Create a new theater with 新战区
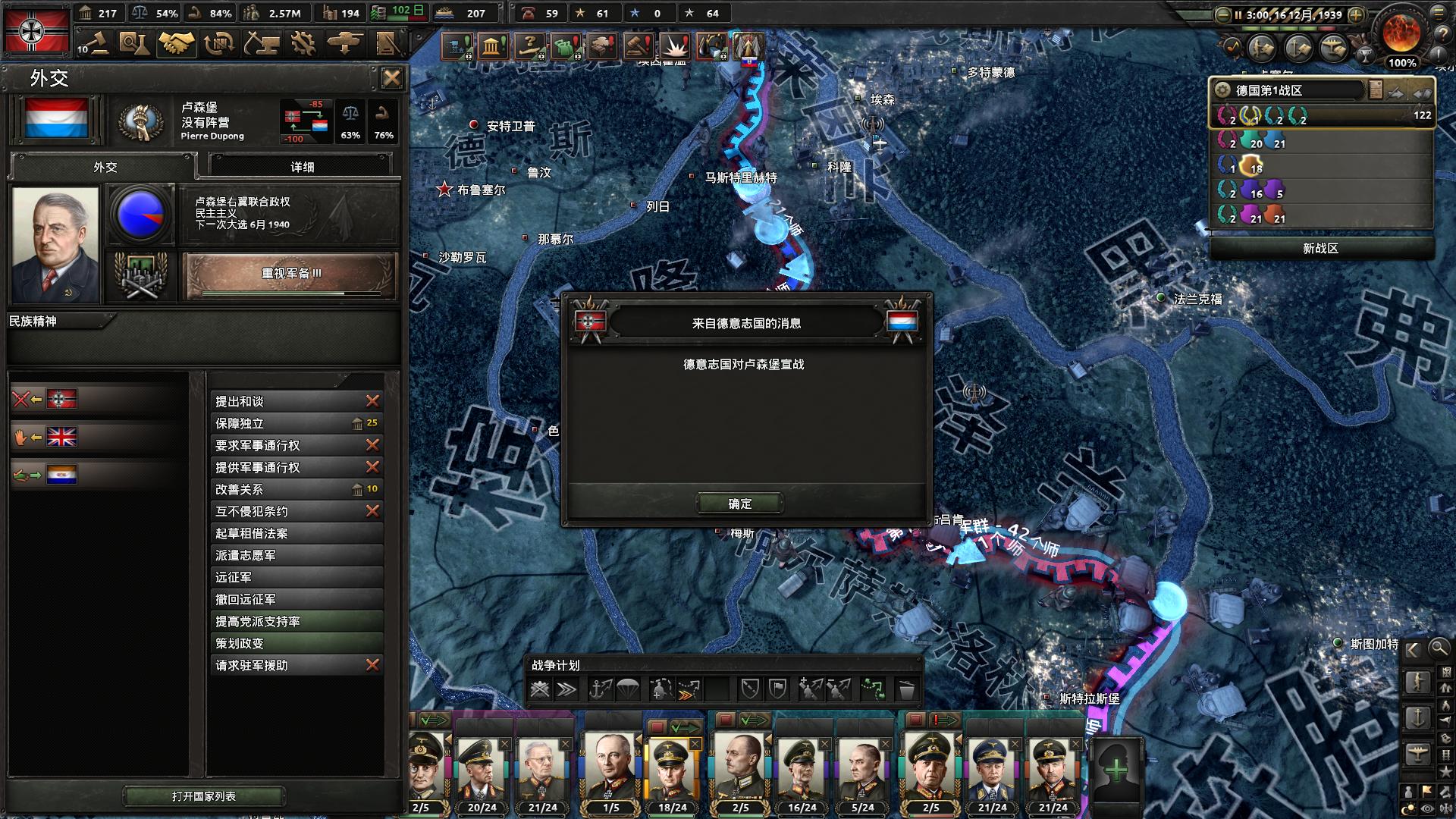This screenshot has width=1456, height=819. click(1320, 248)
